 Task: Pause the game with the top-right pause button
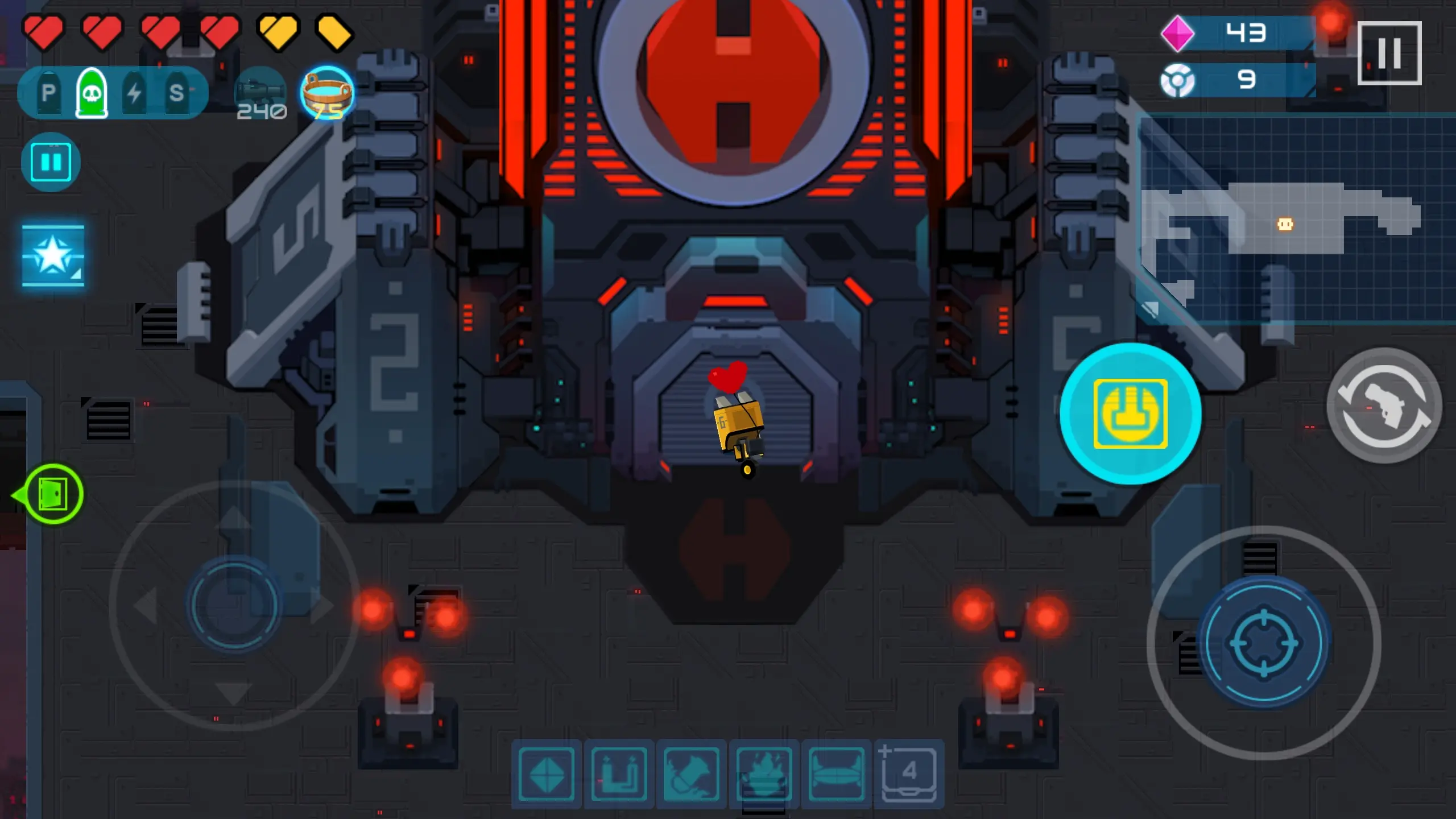pos(1389,53)
